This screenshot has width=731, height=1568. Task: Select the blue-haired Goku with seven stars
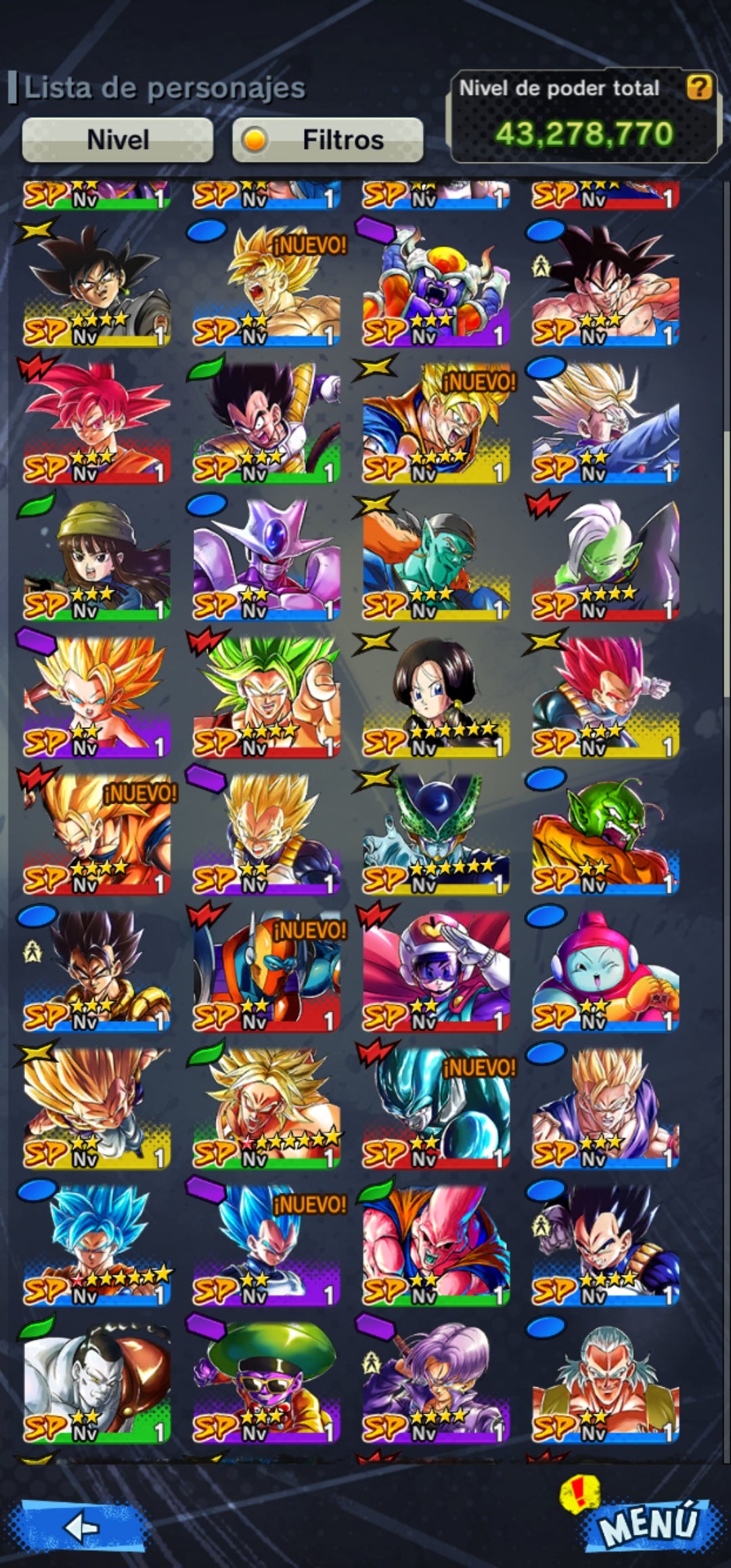click(97, 1244)
